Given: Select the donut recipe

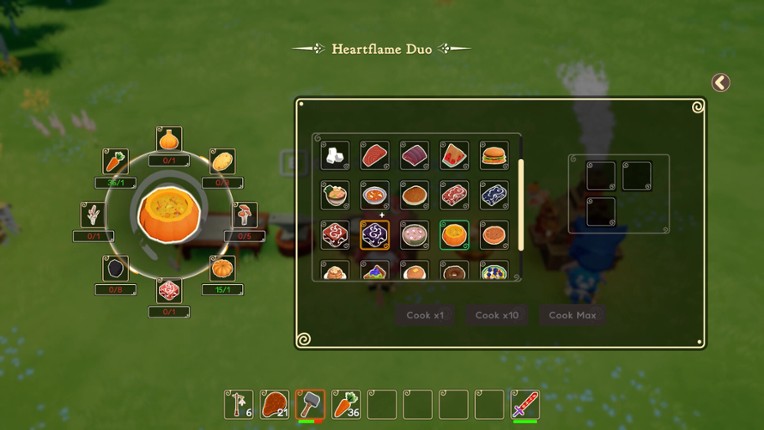Looking at the screenshot, I should [454, 271].
